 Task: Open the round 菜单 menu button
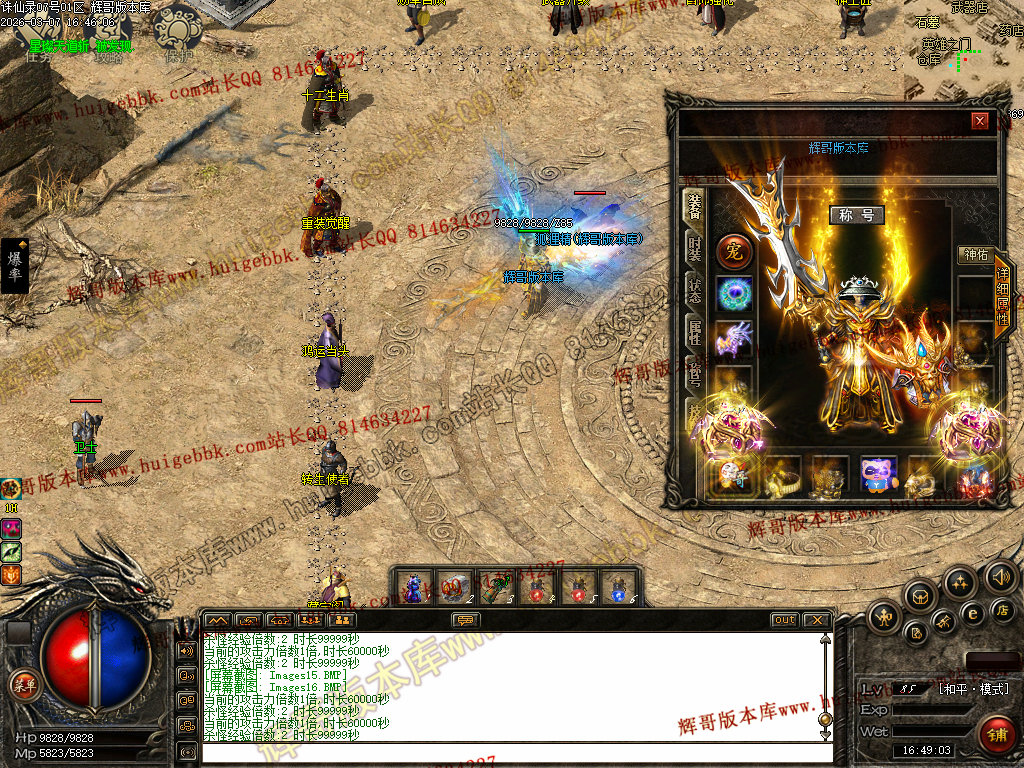point(23,684)
